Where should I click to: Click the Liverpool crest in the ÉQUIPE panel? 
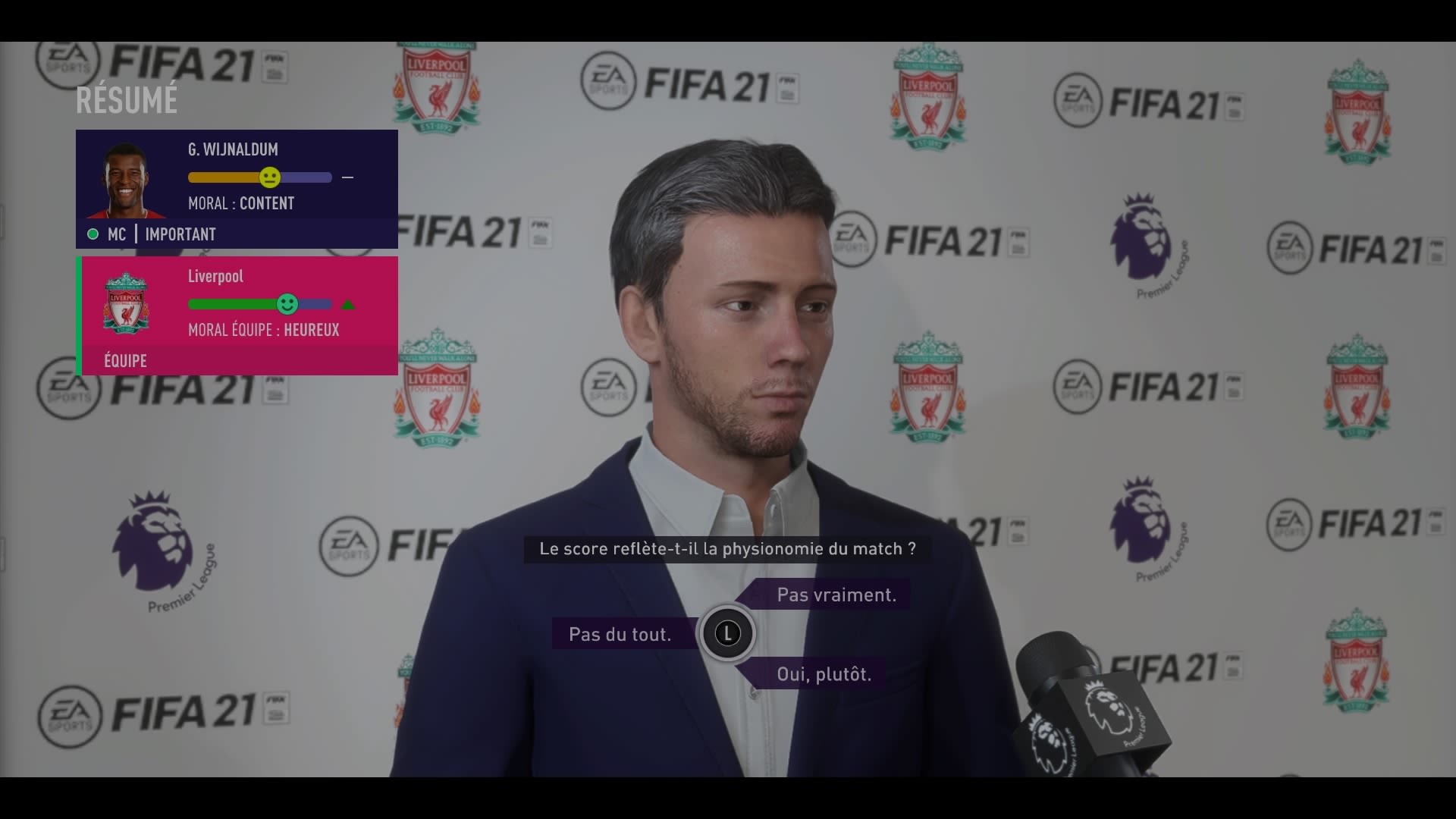(x=126, y=304)
